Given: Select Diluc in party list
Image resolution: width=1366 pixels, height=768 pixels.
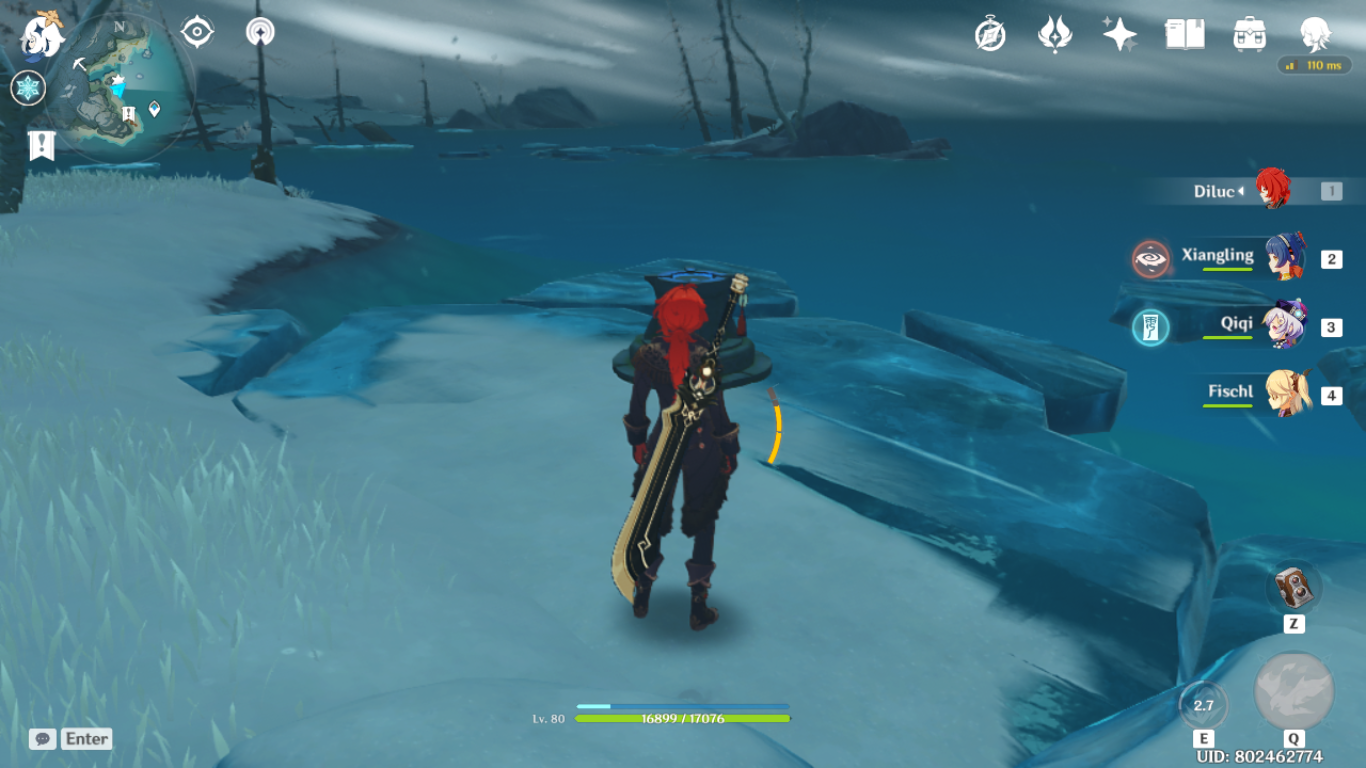Looking at the screenshot, I should click(1272, 190).
